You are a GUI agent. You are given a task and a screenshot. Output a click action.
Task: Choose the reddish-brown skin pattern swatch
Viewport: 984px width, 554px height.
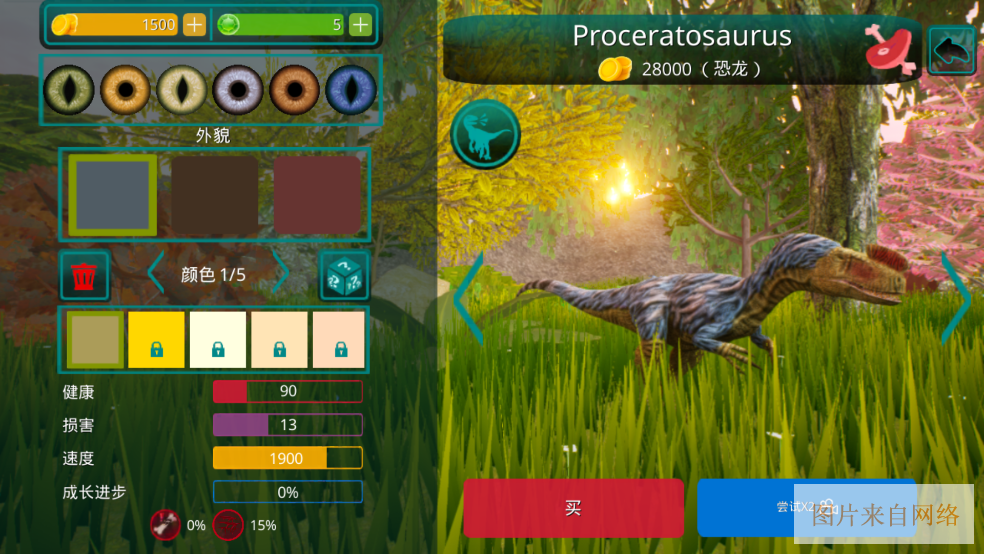(x=317, y=194)
